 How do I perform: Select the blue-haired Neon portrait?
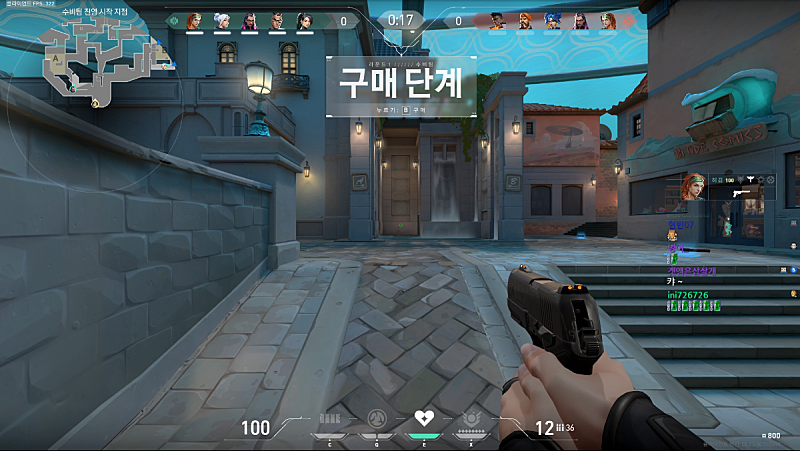click(552, 20)
